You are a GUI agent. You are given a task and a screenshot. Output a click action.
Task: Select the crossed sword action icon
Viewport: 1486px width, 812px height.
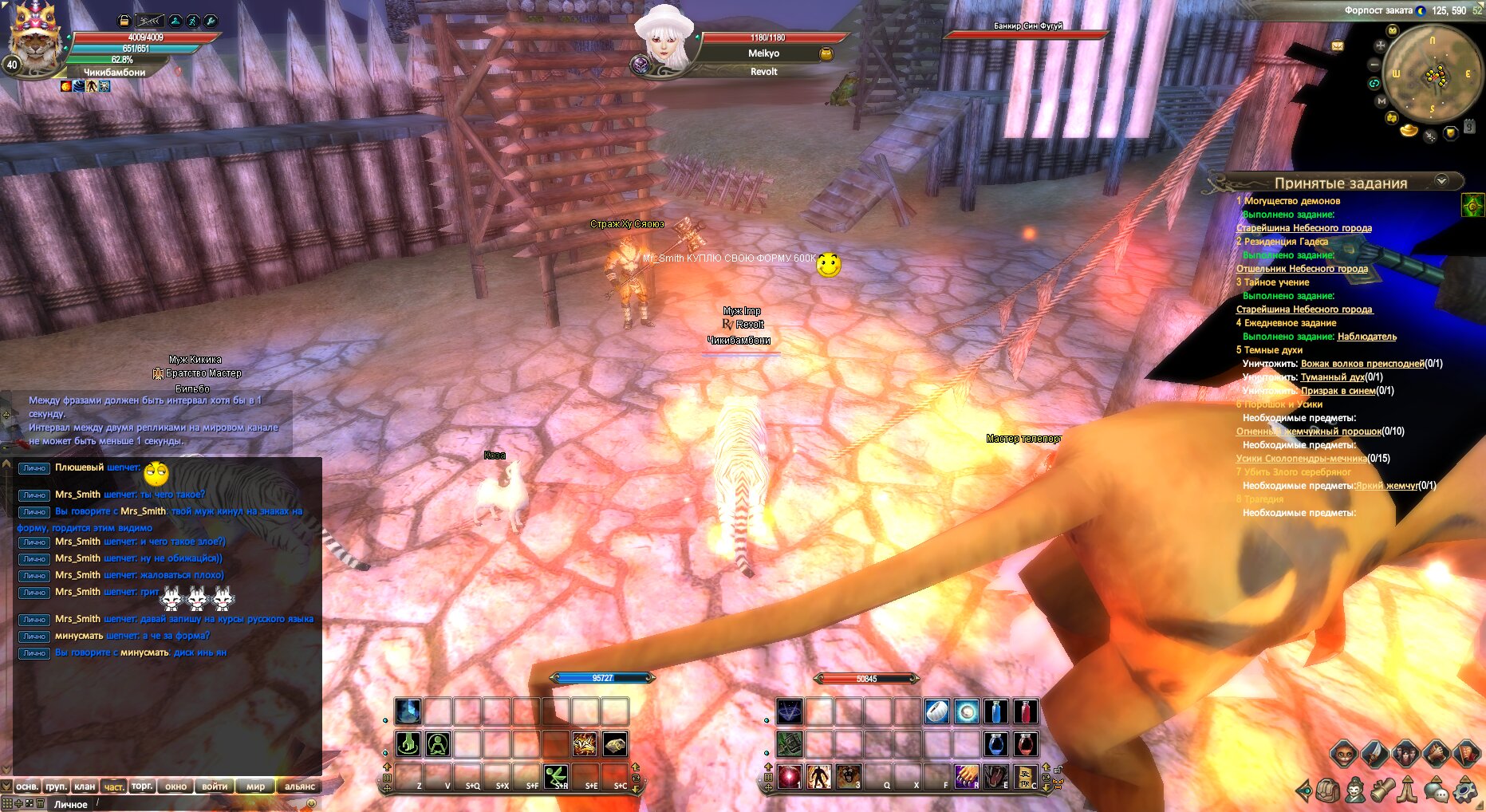point(1374,752)
